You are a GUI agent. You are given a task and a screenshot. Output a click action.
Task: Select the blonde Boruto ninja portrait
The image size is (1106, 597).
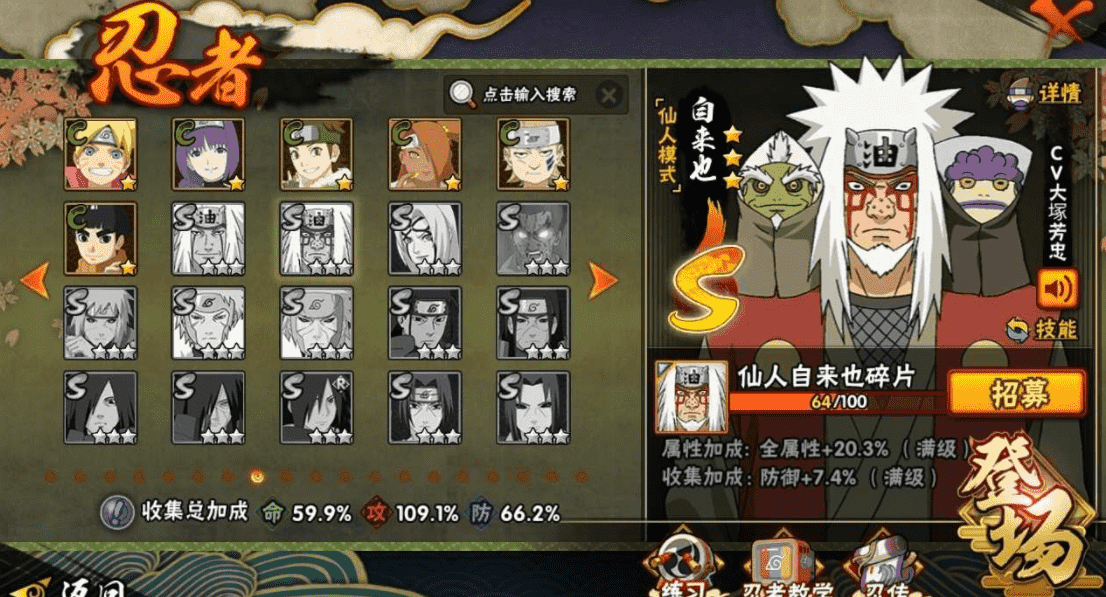tap(101, 153)
